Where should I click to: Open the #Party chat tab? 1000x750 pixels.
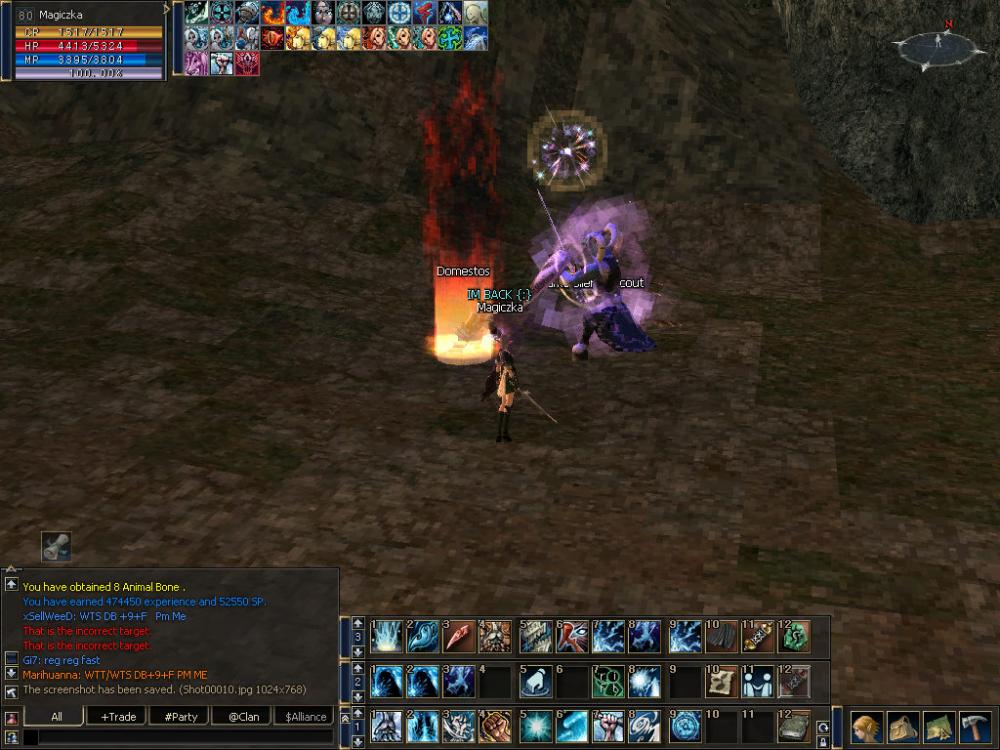pos(180,716)
